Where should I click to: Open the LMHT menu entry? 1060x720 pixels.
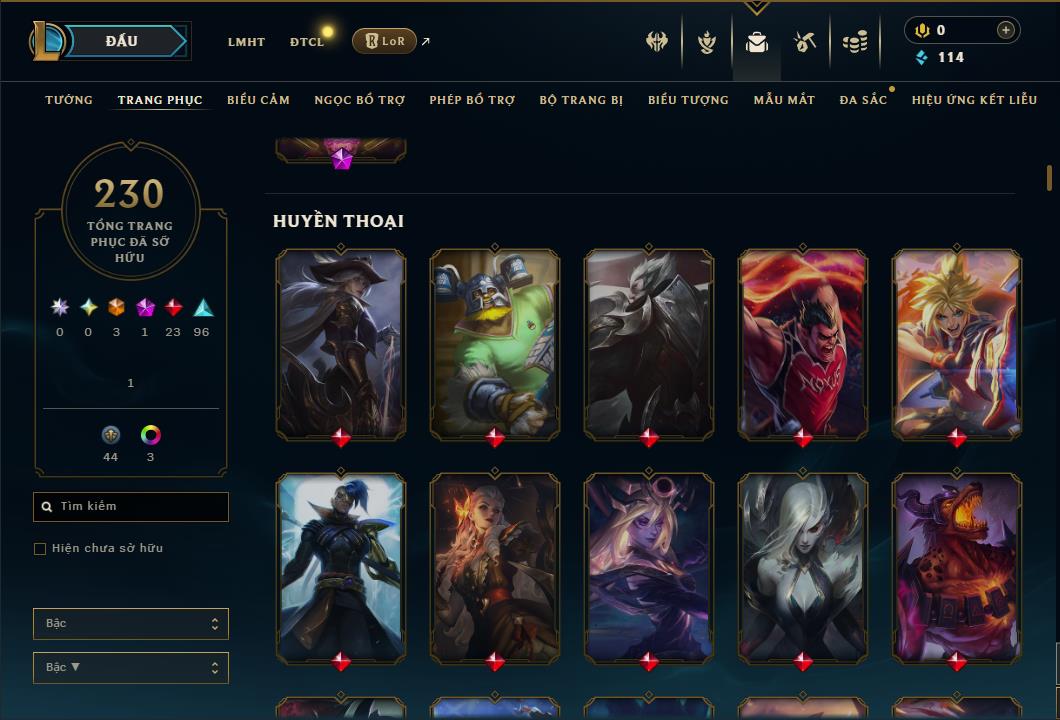(246, 42)
